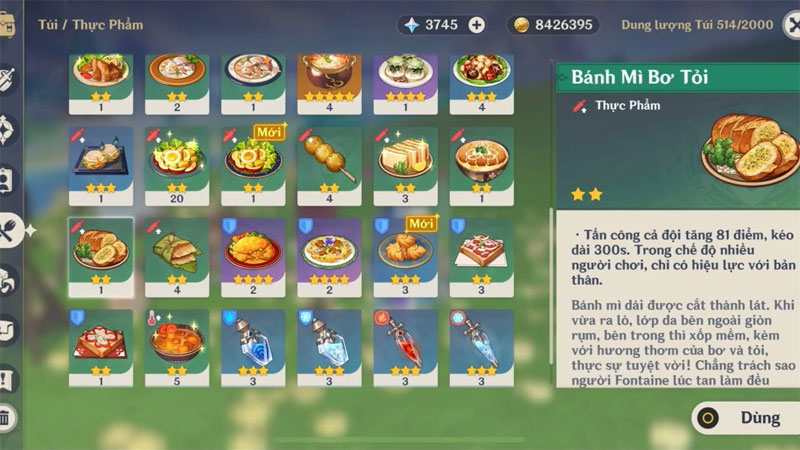Add more Primogems with the plus button
Viewport: 800px width, 450px height.
pos(476,25)
